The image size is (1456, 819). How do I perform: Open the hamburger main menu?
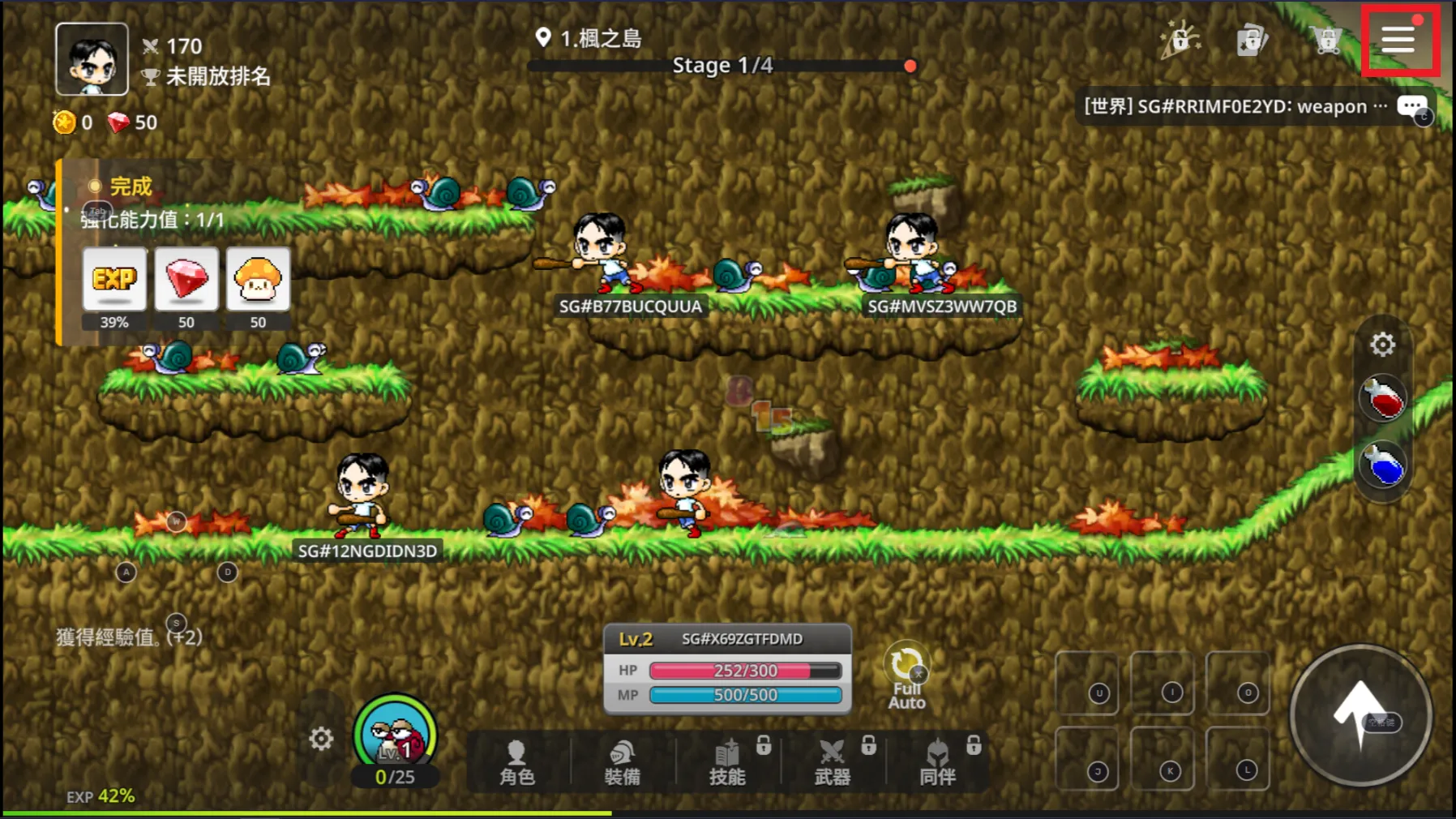coord(1398,39)
